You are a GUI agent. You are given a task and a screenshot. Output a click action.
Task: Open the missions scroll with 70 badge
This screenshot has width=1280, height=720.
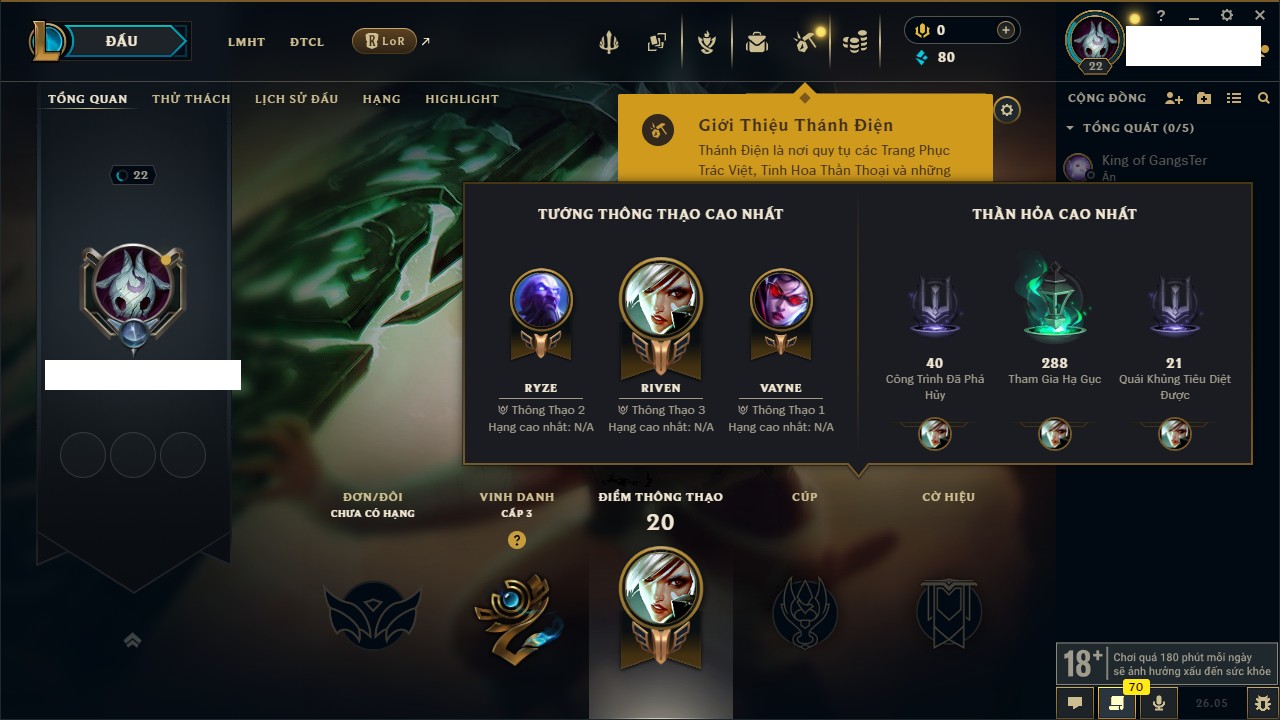coord(1116,703)
